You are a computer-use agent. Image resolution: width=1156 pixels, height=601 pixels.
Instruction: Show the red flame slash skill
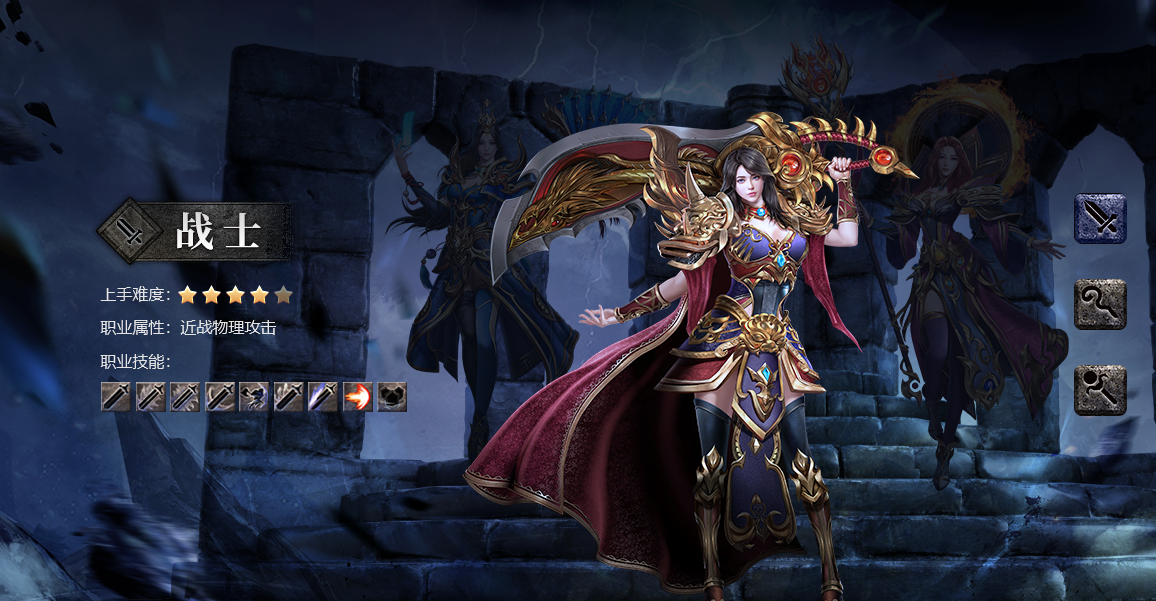358,396
